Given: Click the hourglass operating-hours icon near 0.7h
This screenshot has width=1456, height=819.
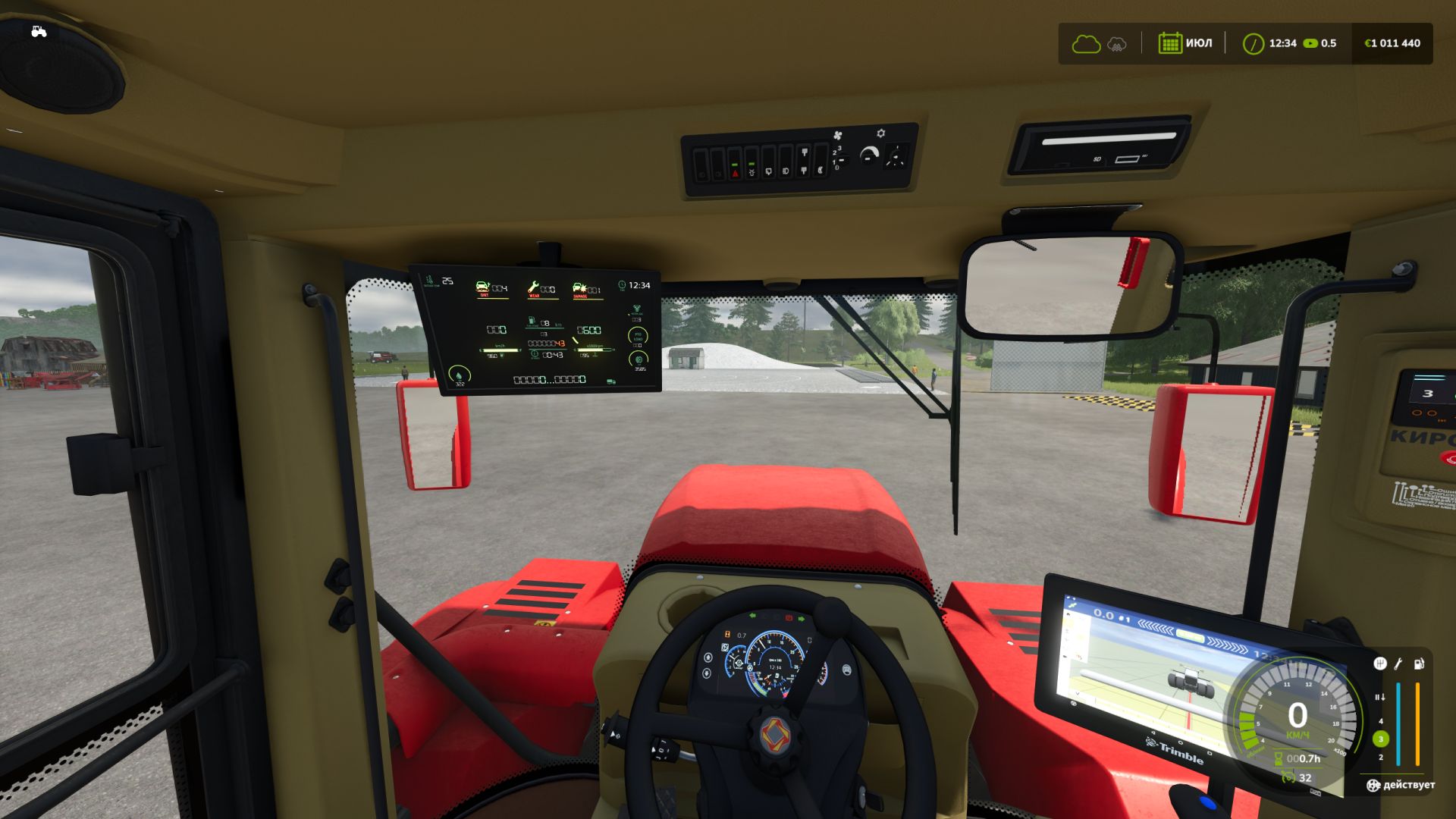Looking at the screenshot, I should point(1278,758).
